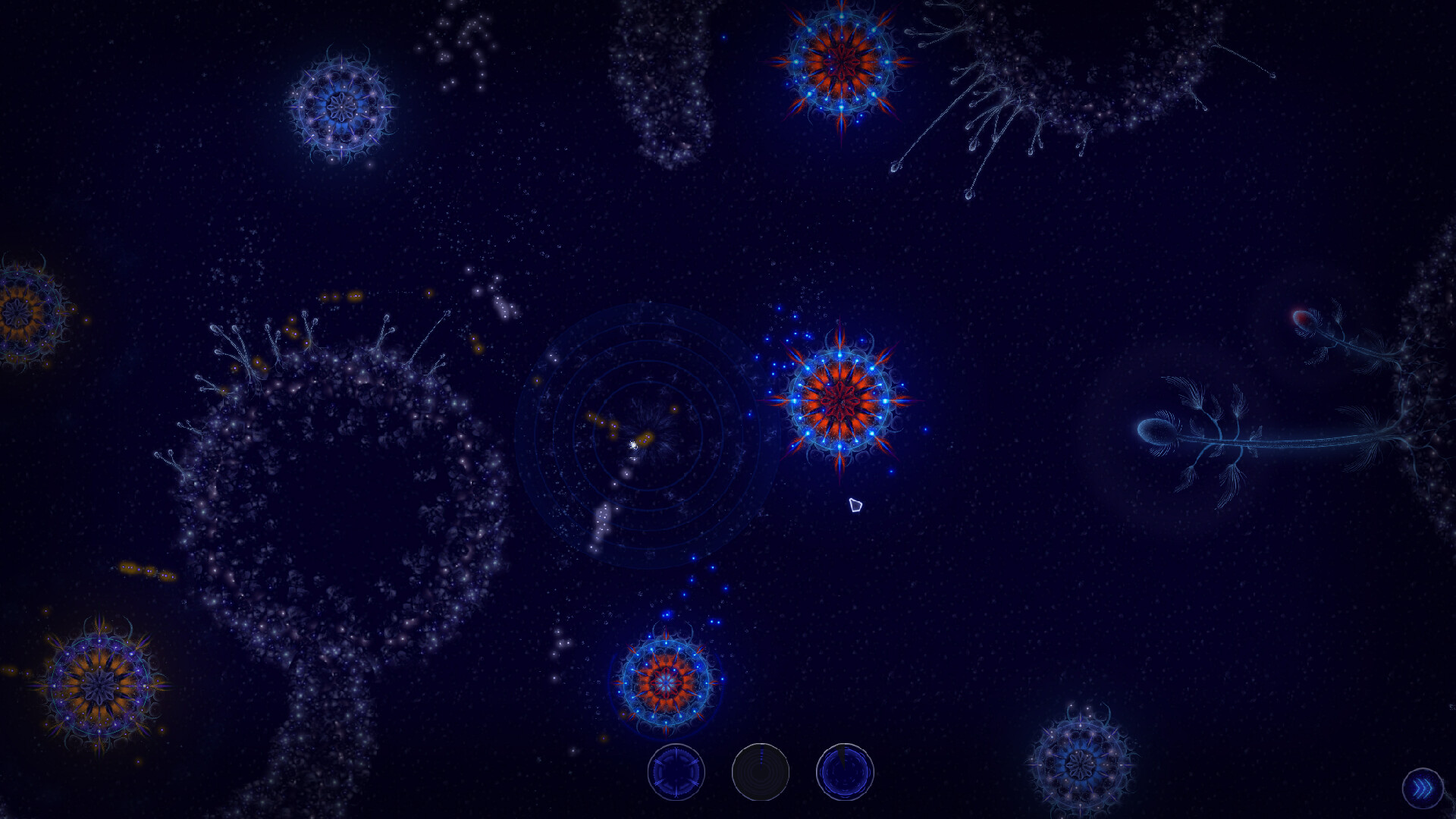Activate the middle recharging ability icon
The height and width of the screenshot is (819, 1456).
(x=760, y=771)
